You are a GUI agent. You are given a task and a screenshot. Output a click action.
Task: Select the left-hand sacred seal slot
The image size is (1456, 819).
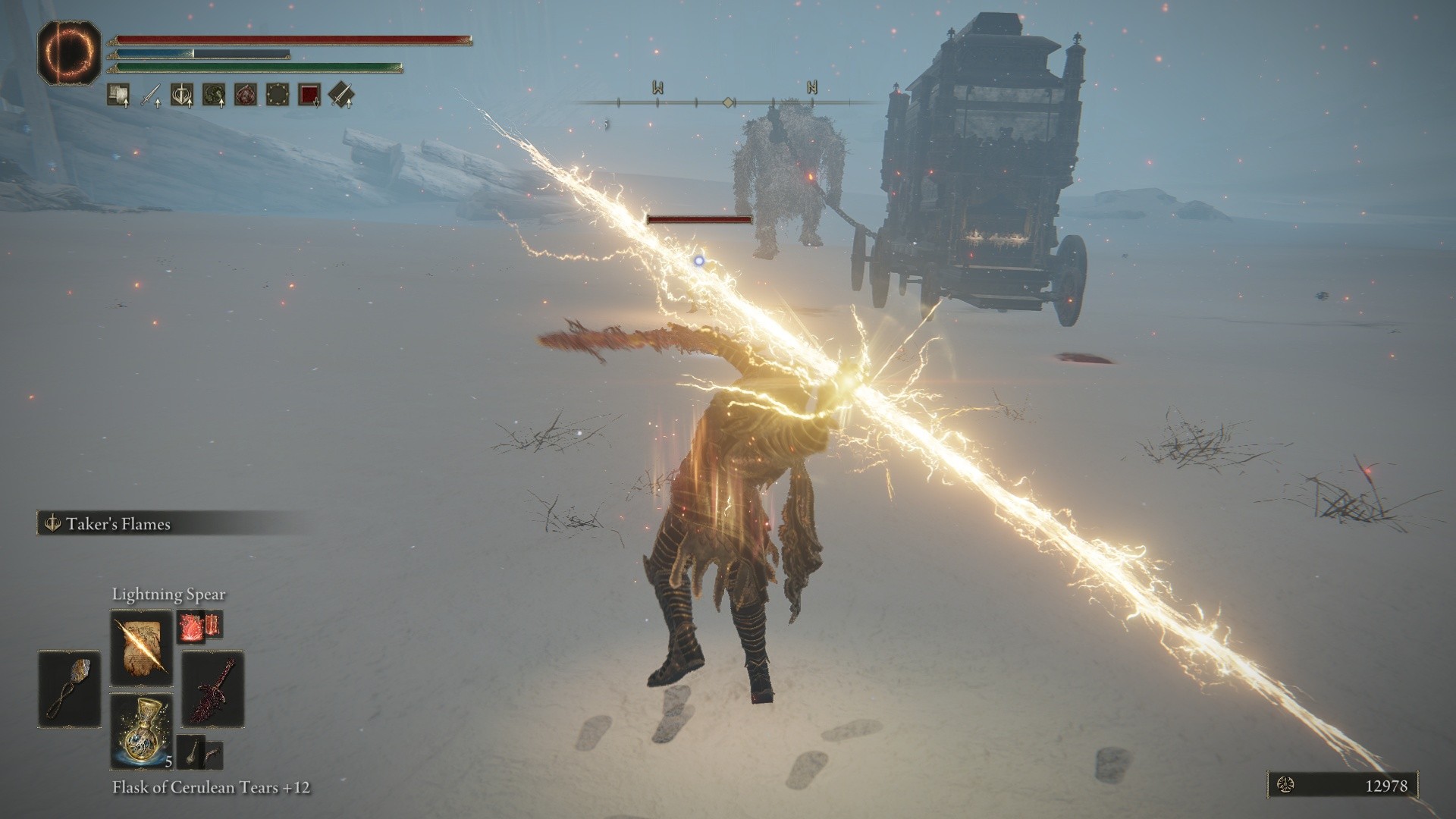click(x=69, y=689)
